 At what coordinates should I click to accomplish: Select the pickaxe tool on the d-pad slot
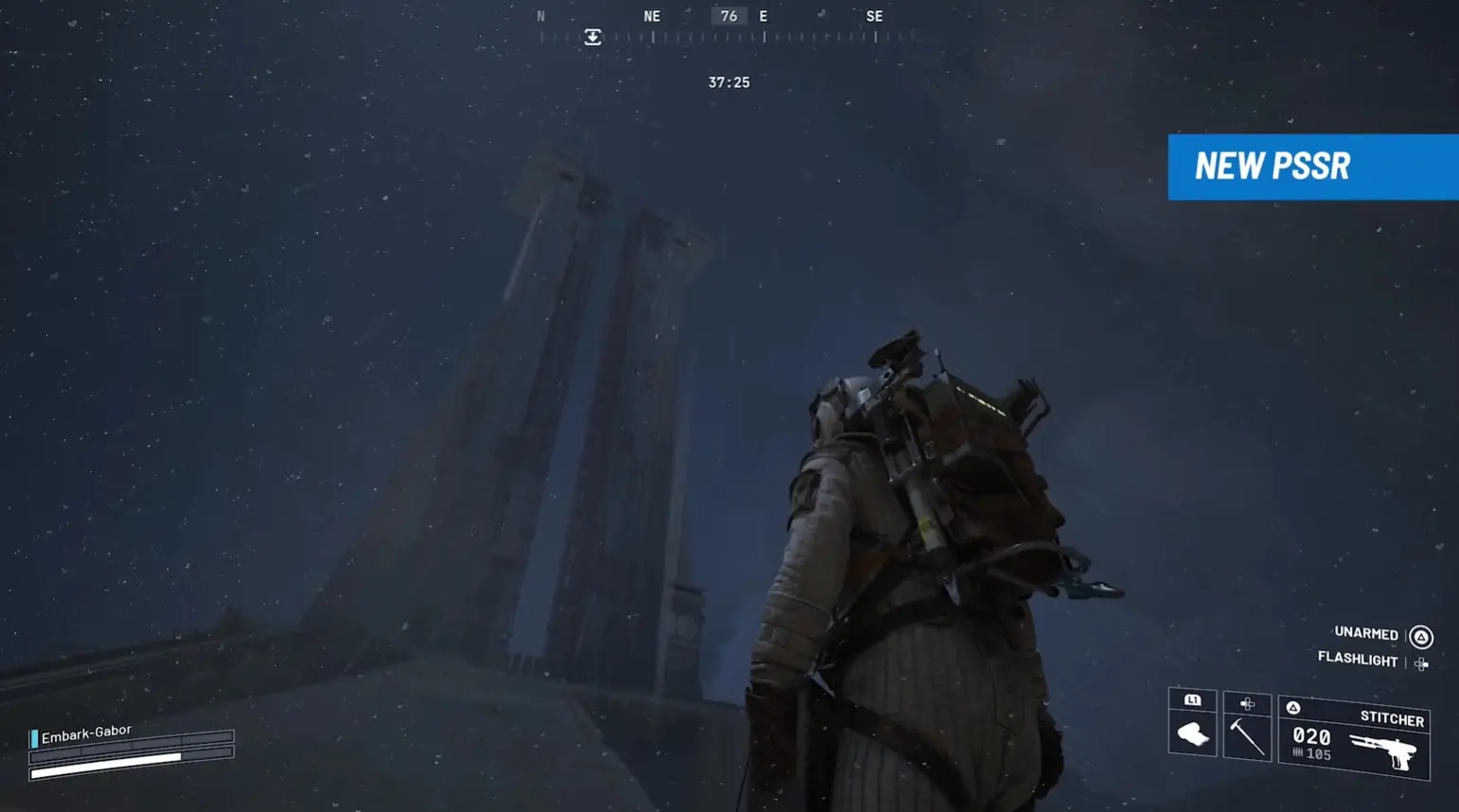[x=1246, y=739]
